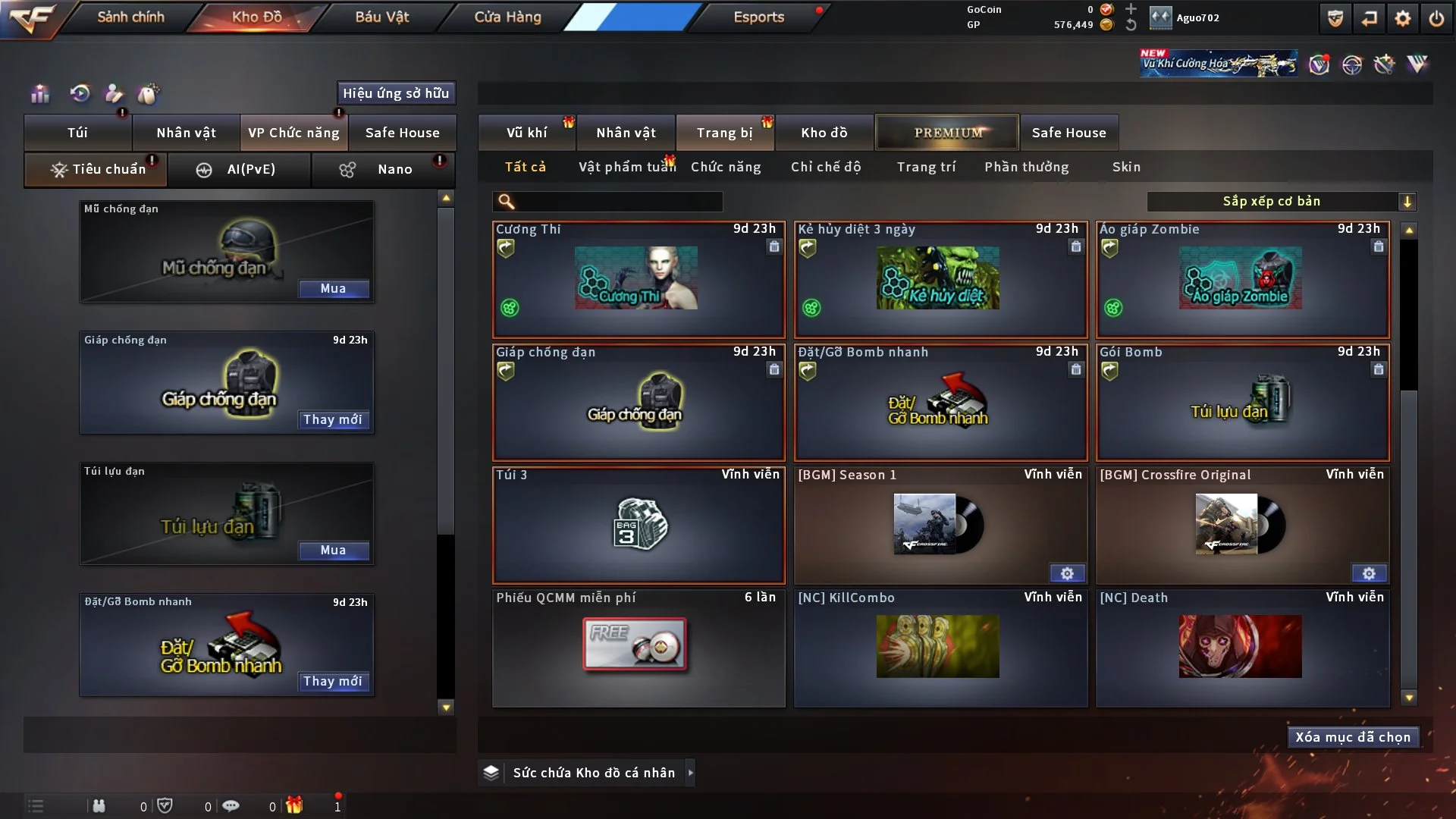Select the Vũ khí inventory category
Image resolution: width=1456 pixels, height=819 pixels.
526,133
